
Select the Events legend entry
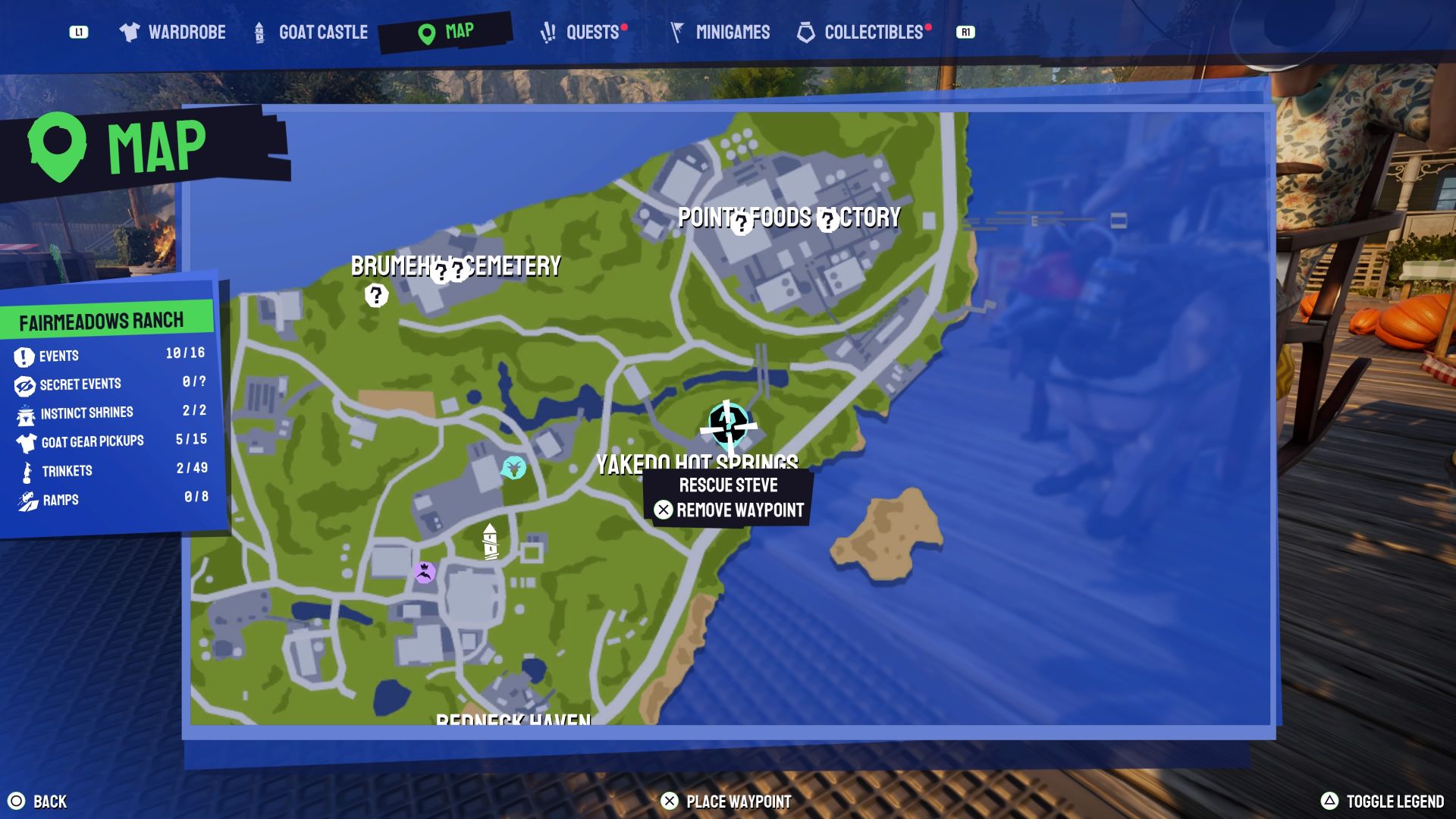point(109,355)
